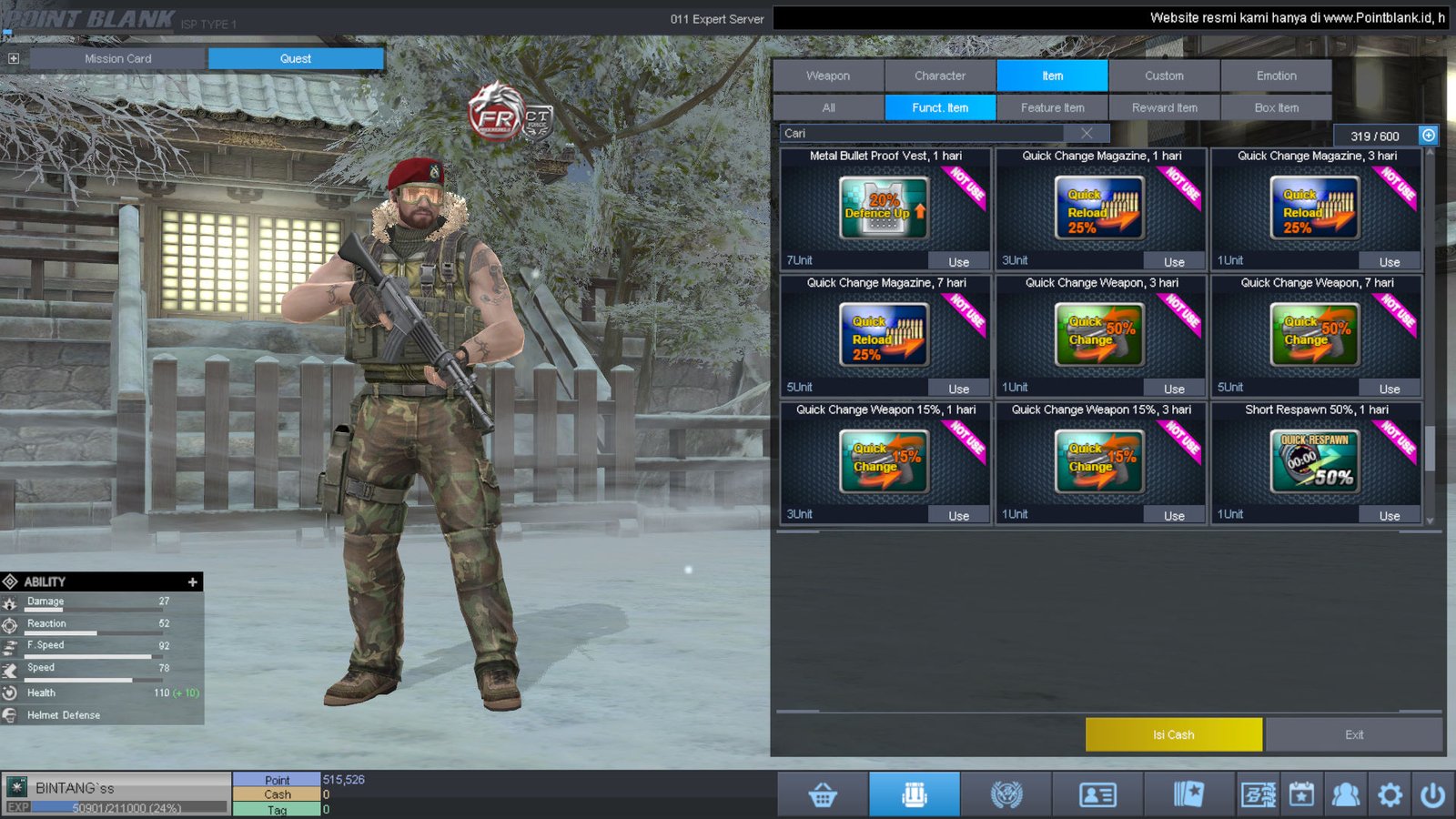Choose the Feature Item sub-tab
The width and height of the screenshot is (1456, 819).
tap(1052, 107)
